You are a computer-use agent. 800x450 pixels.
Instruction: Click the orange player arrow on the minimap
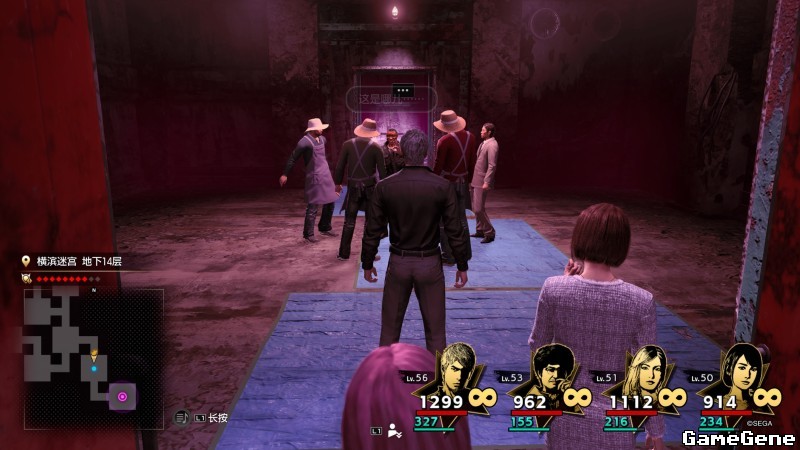point(94,355)
